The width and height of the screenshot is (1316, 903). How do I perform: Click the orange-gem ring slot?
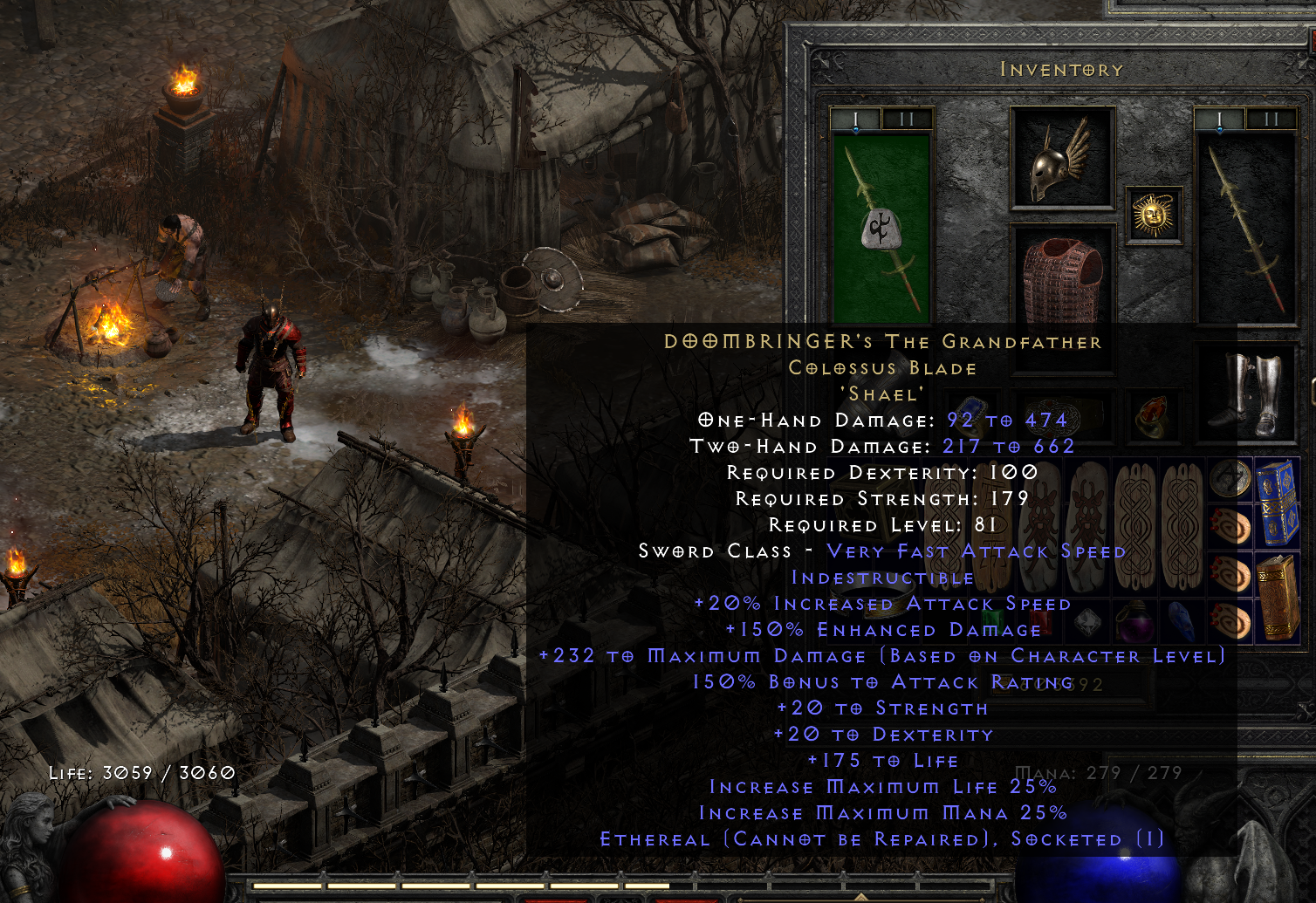tap(1152, 415)
